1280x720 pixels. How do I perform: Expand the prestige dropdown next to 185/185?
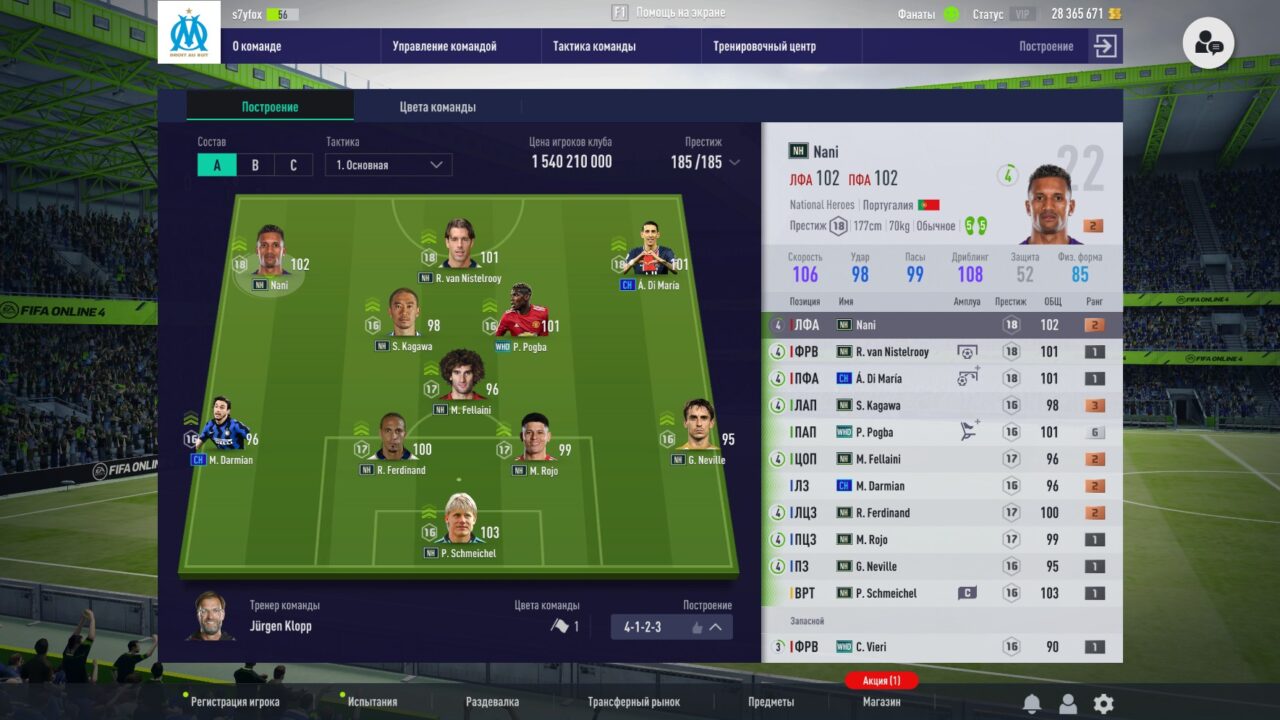pos(736,163)
